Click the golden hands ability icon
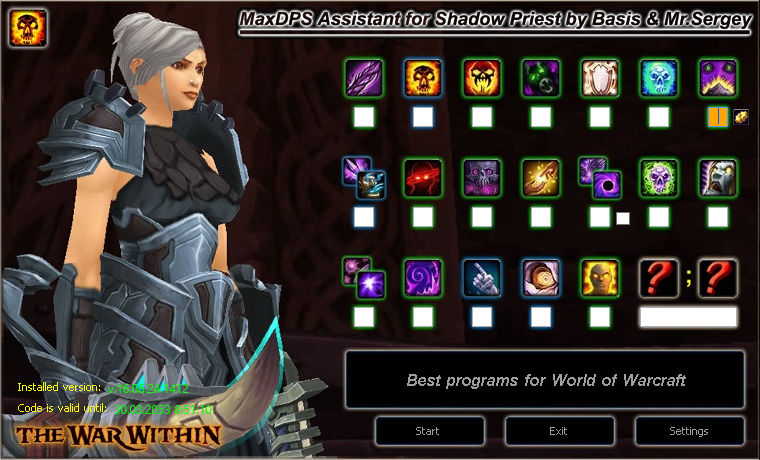The image size is (760, 460). click(x=541, y=177)
